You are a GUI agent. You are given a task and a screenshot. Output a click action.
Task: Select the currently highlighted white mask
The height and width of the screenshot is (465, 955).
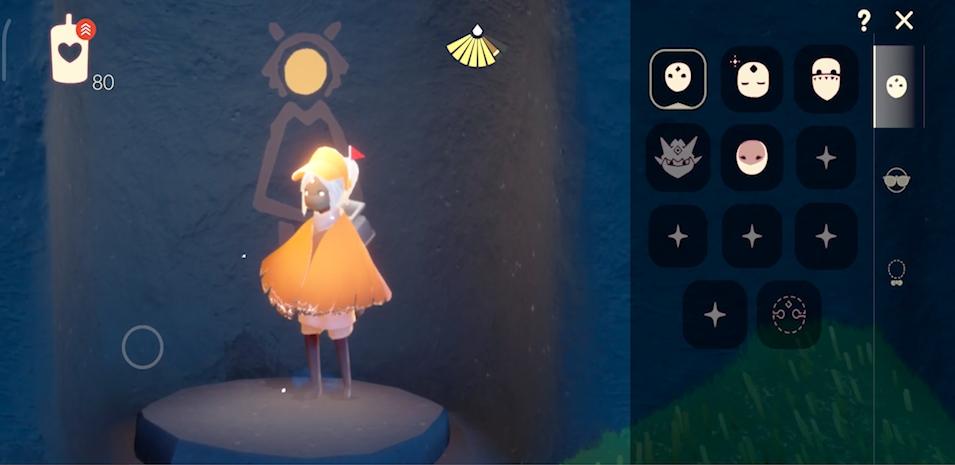[678, 79]
